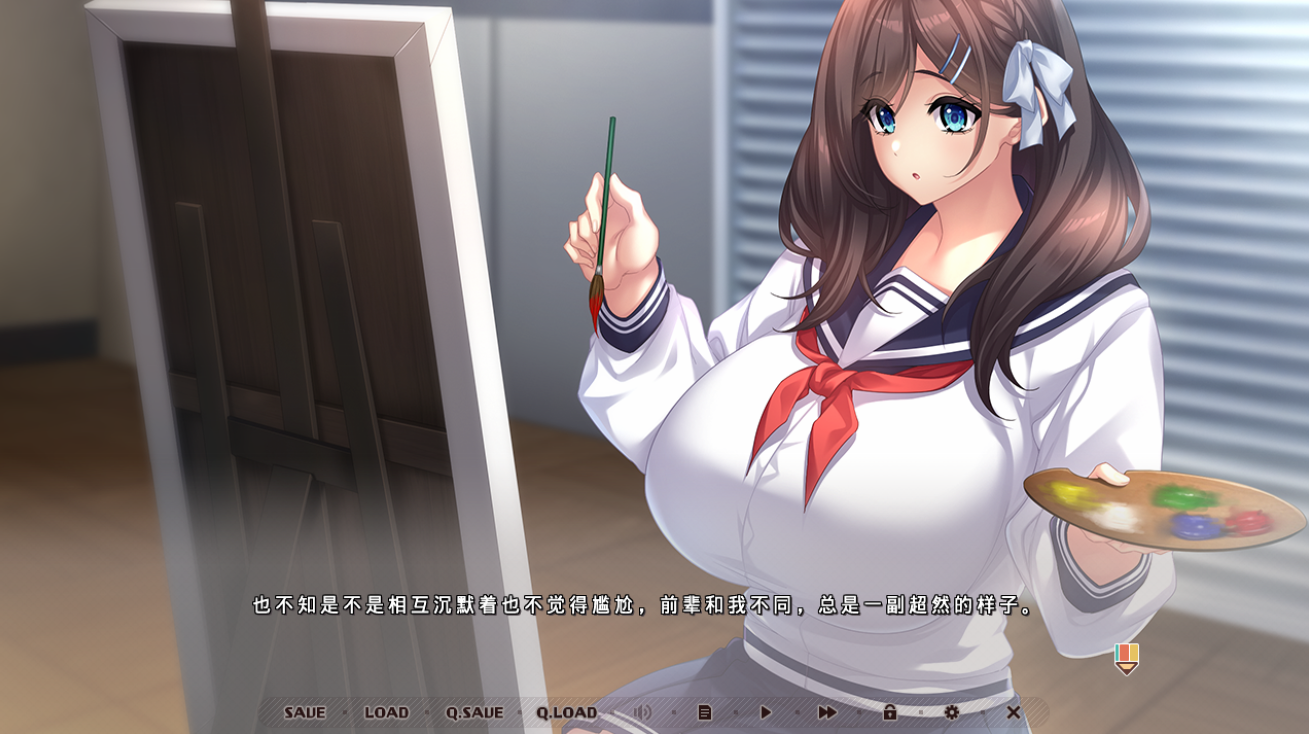Image resolution: width=1309 pixels, height=734 pixels.
Task: Quick load with Q.LOAD
Action: click(566, 713)
